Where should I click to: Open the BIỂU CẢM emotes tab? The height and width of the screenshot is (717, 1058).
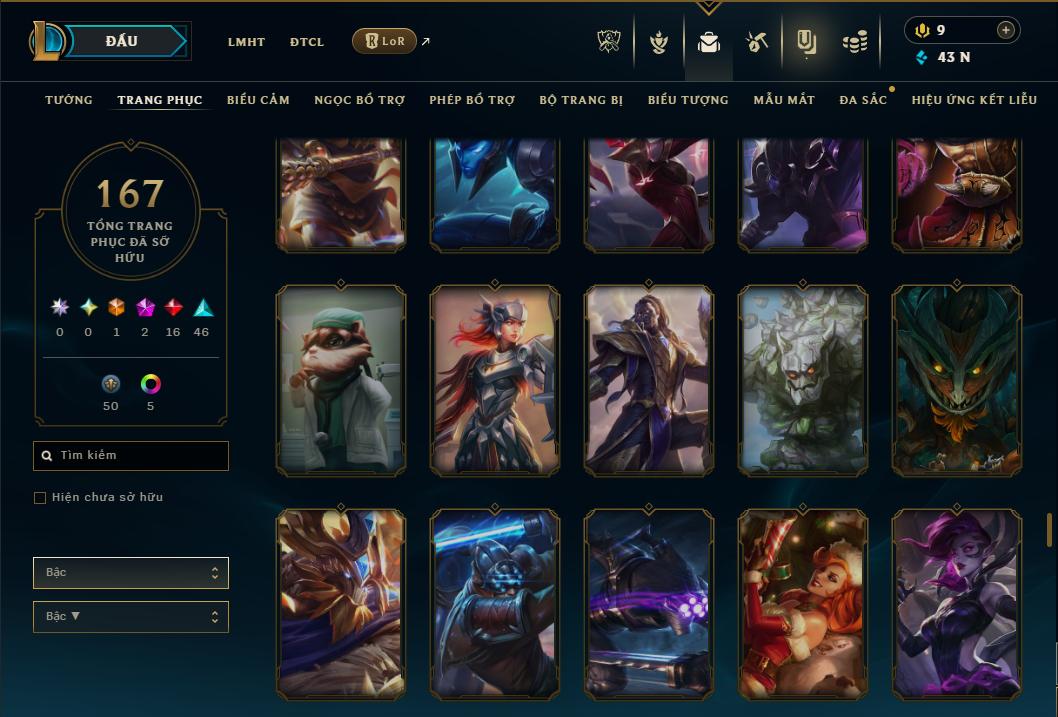click(x=258, y=100)
